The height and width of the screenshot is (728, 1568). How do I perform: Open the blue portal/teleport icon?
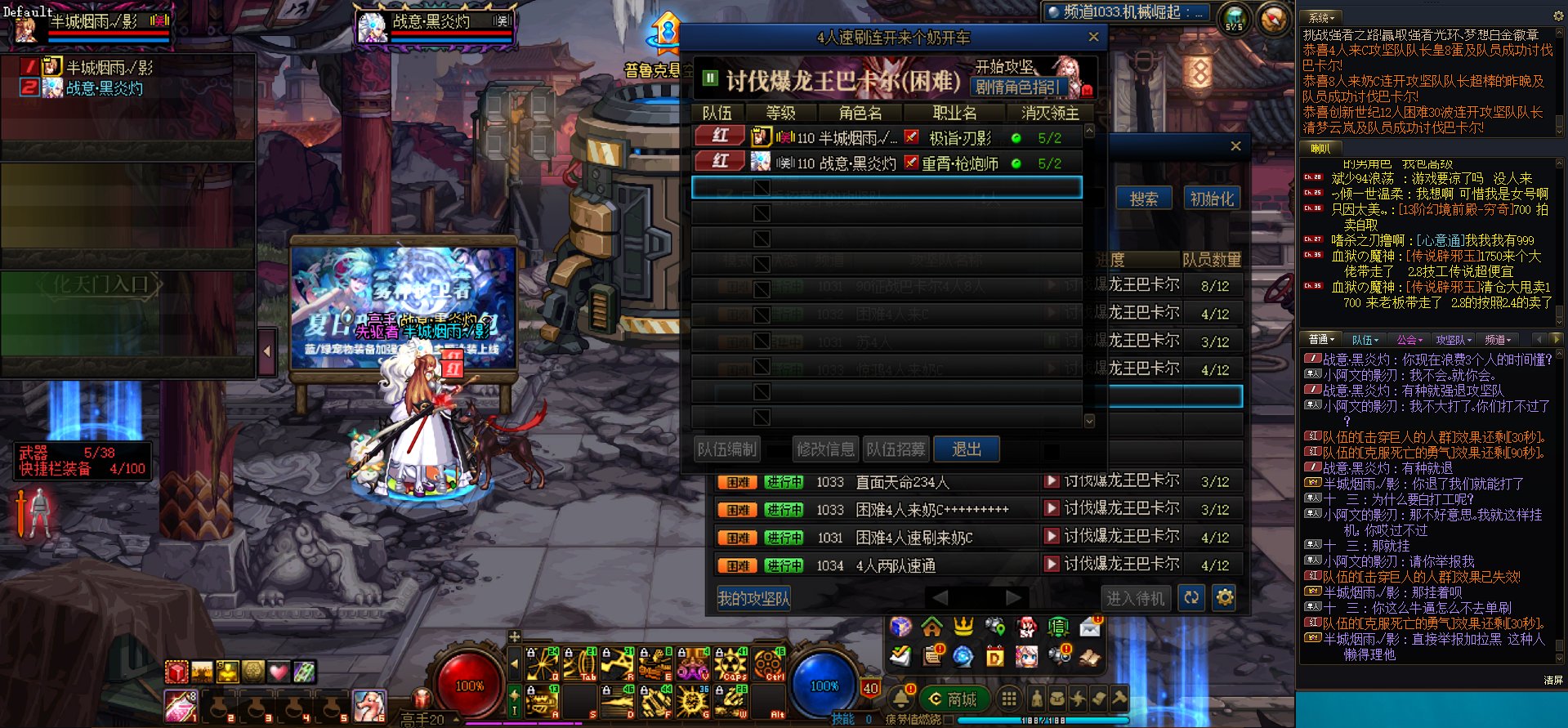tap(962, 656)
